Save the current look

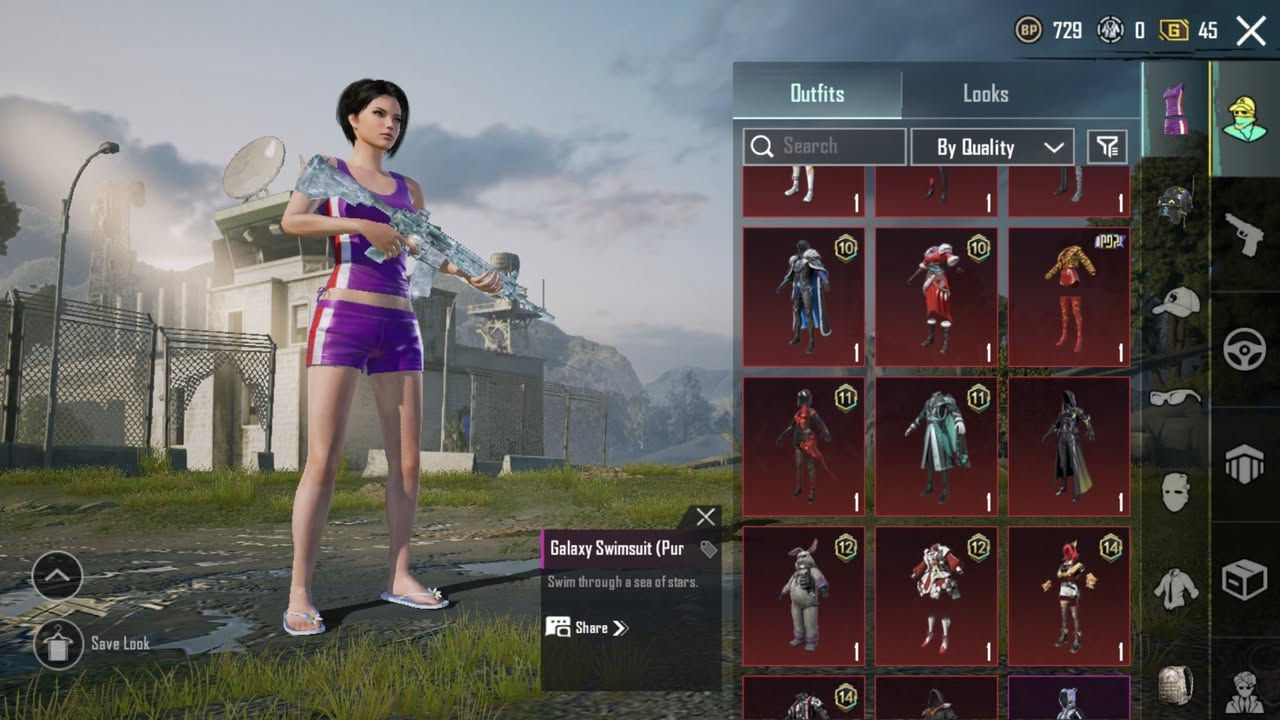(58, 643)
